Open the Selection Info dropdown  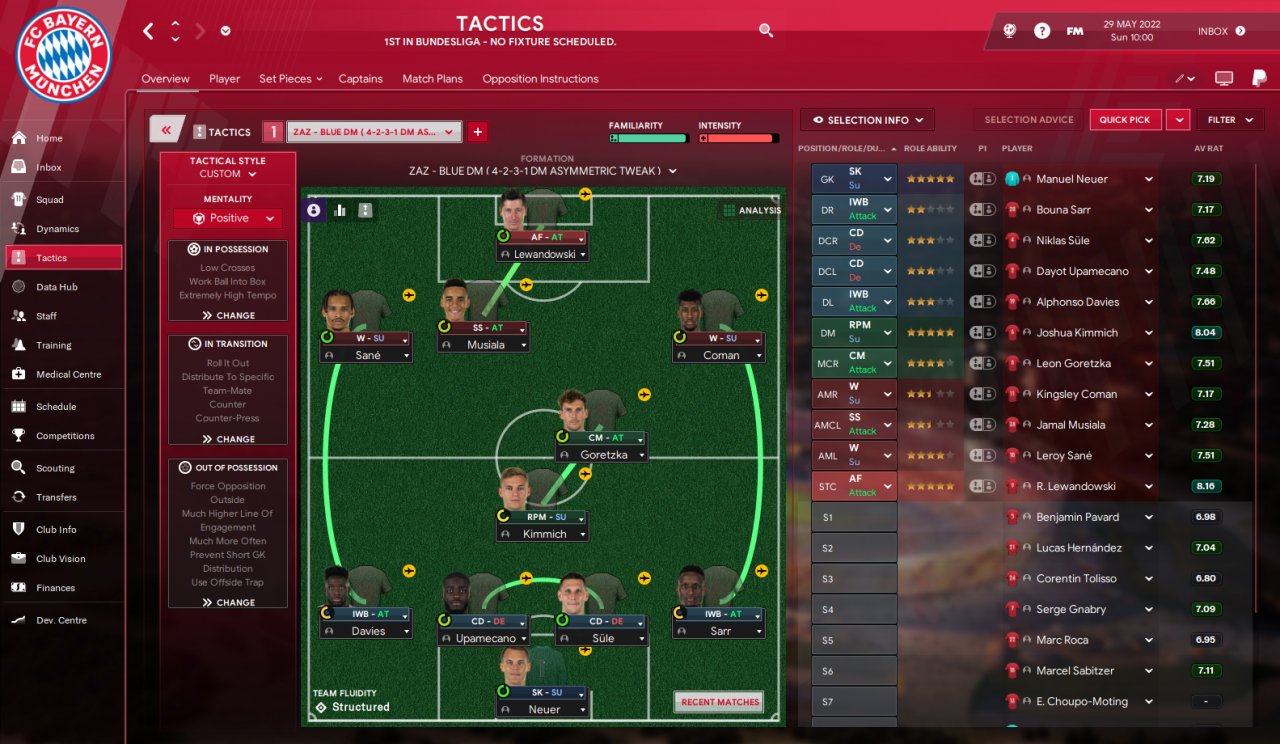coord(867,120)
